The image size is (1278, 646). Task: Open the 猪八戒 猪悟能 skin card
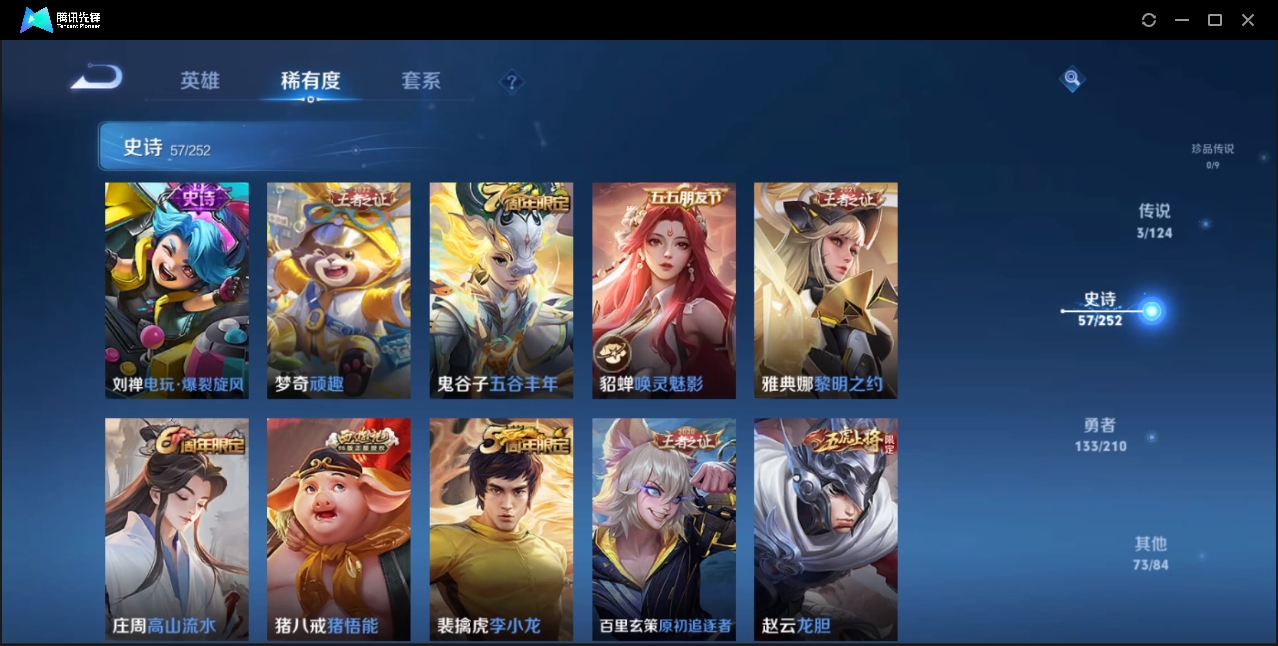[339, 529]
